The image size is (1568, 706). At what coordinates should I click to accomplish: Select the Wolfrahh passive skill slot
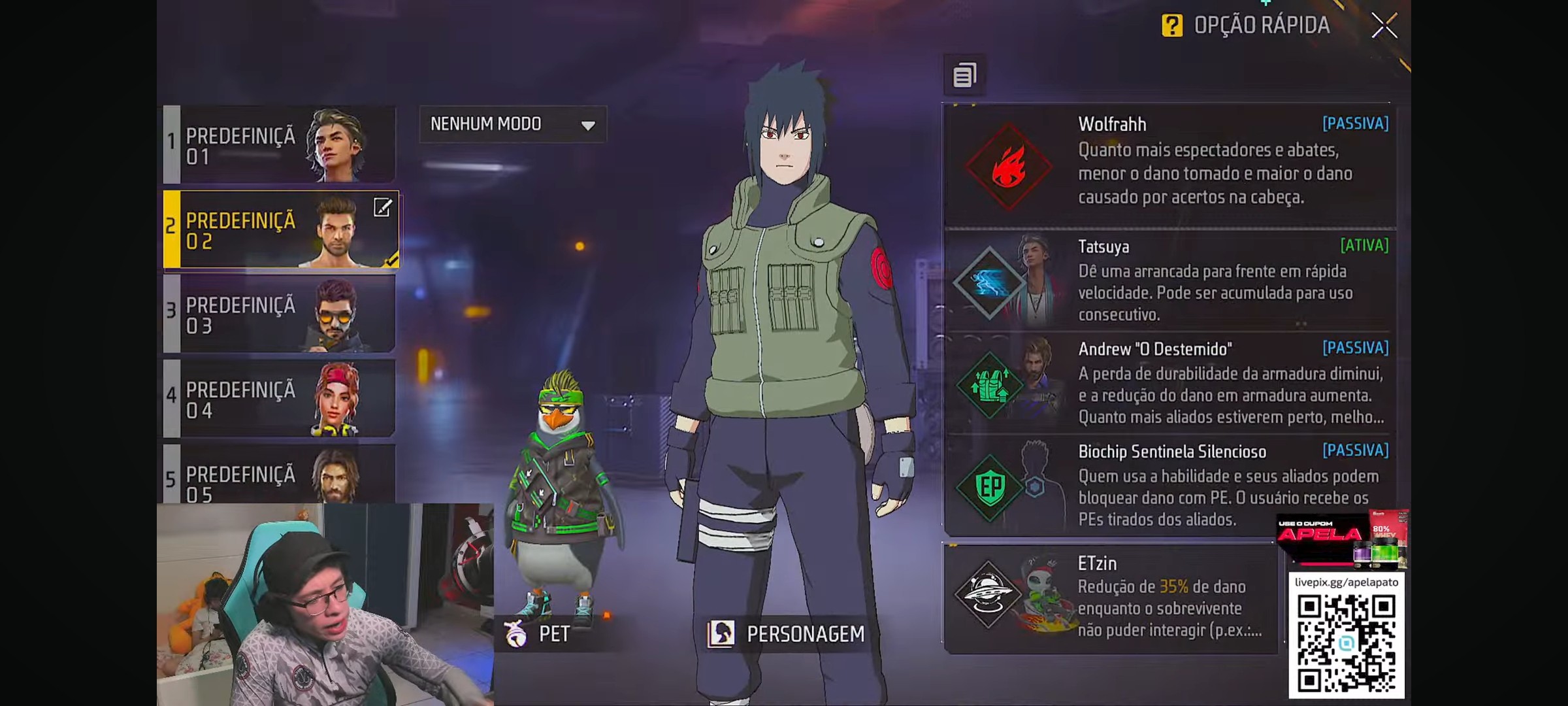(x=1169, y=165)
